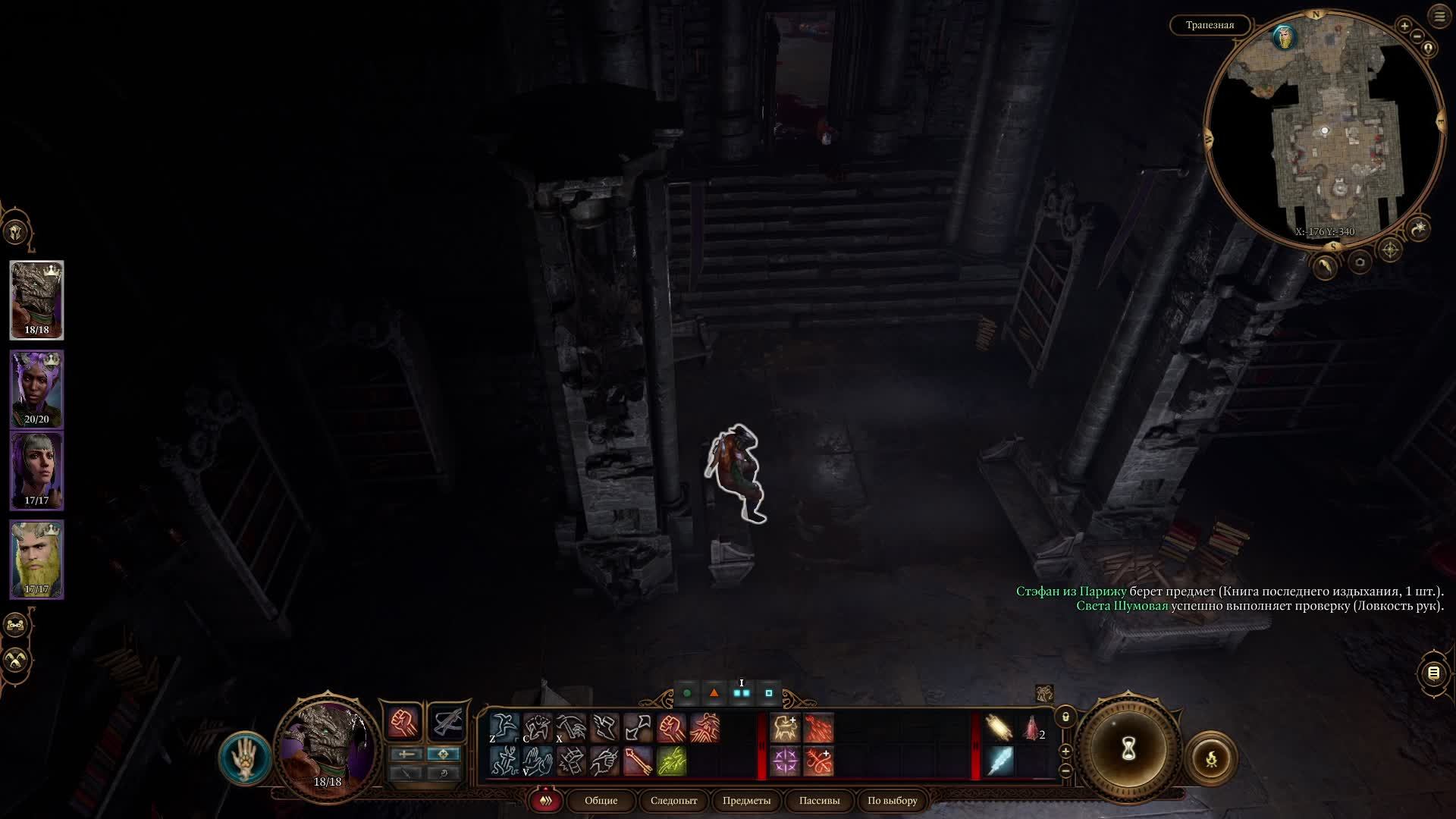This screenshot has width=1456, height=819.
Task: Select the dragonborn party portrait
Action: tap(36, 300)
